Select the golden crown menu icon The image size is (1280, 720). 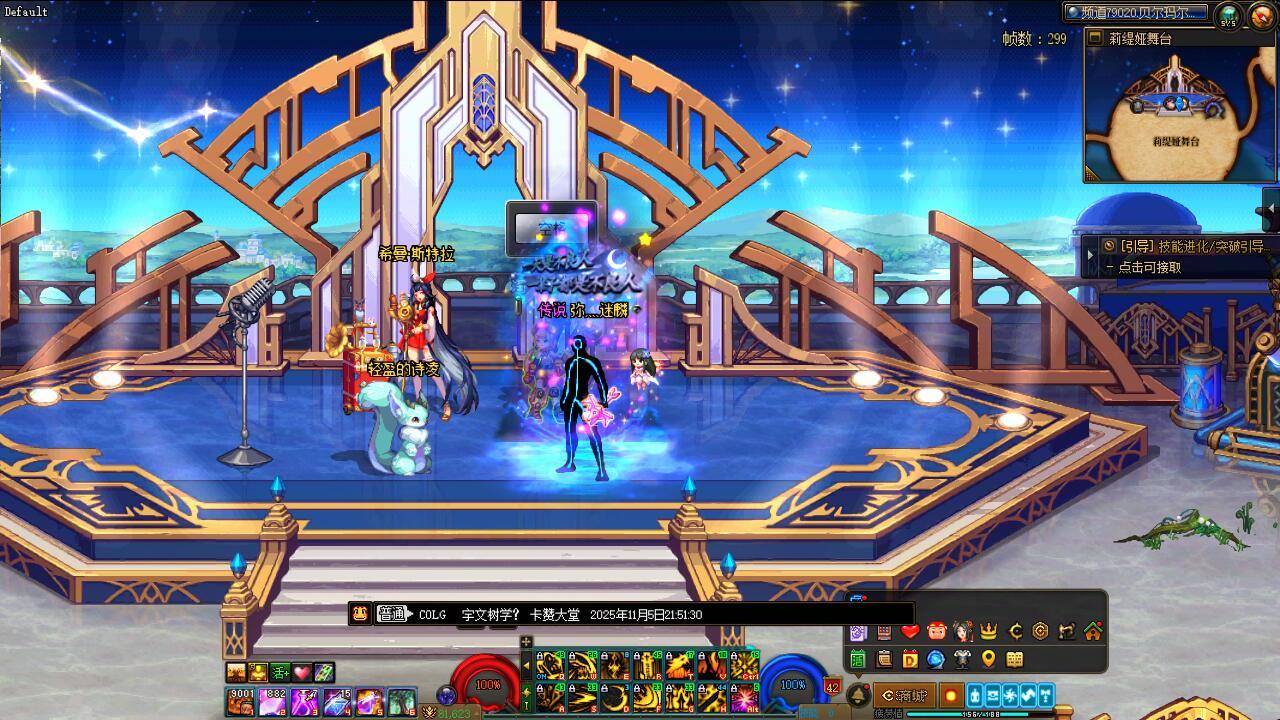(x=988, y=631)
